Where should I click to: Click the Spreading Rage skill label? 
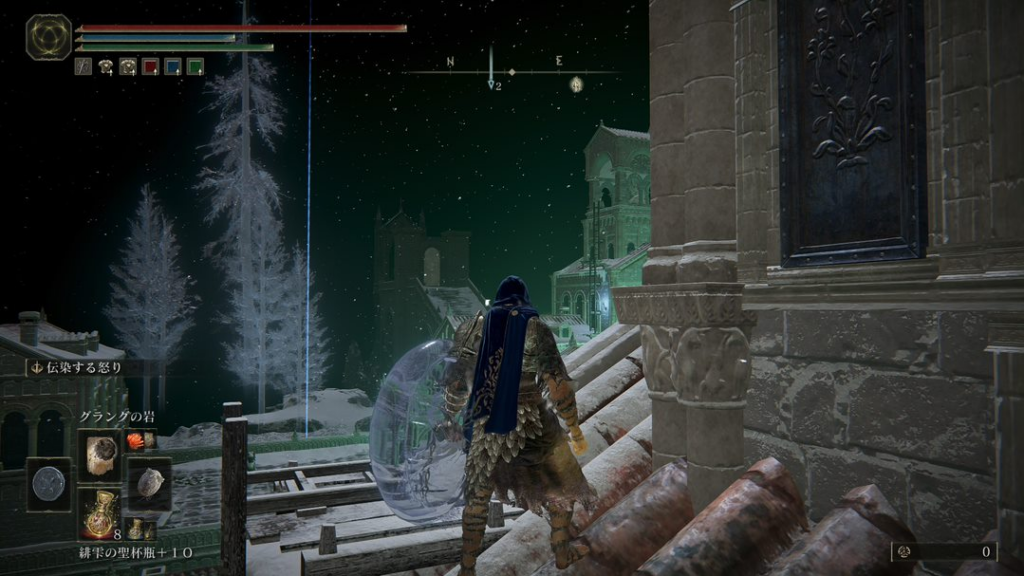click(x=78, y=367)
